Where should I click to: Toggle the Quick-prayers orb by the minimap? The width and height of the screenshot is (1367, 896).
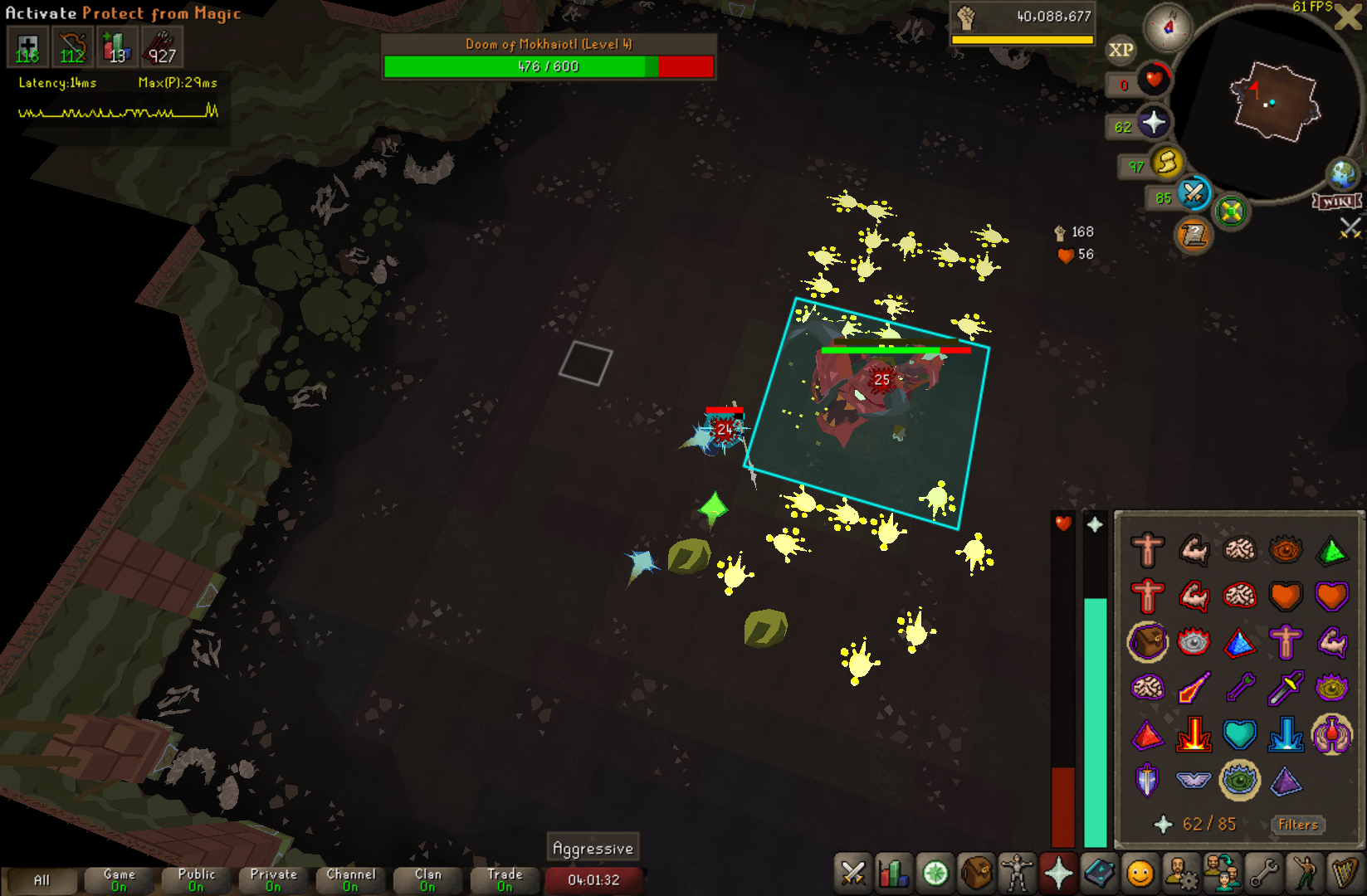1153,124
